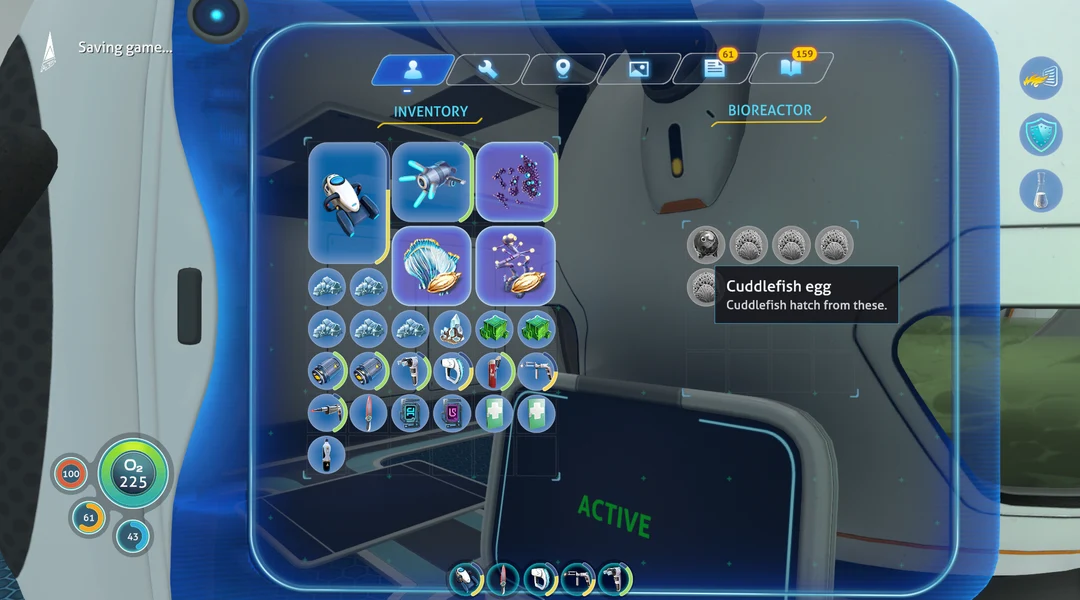Open the log tab with 61 badge
This screenshot has width=1080, height=600.
pyautogui.click(x=714, y=69)
